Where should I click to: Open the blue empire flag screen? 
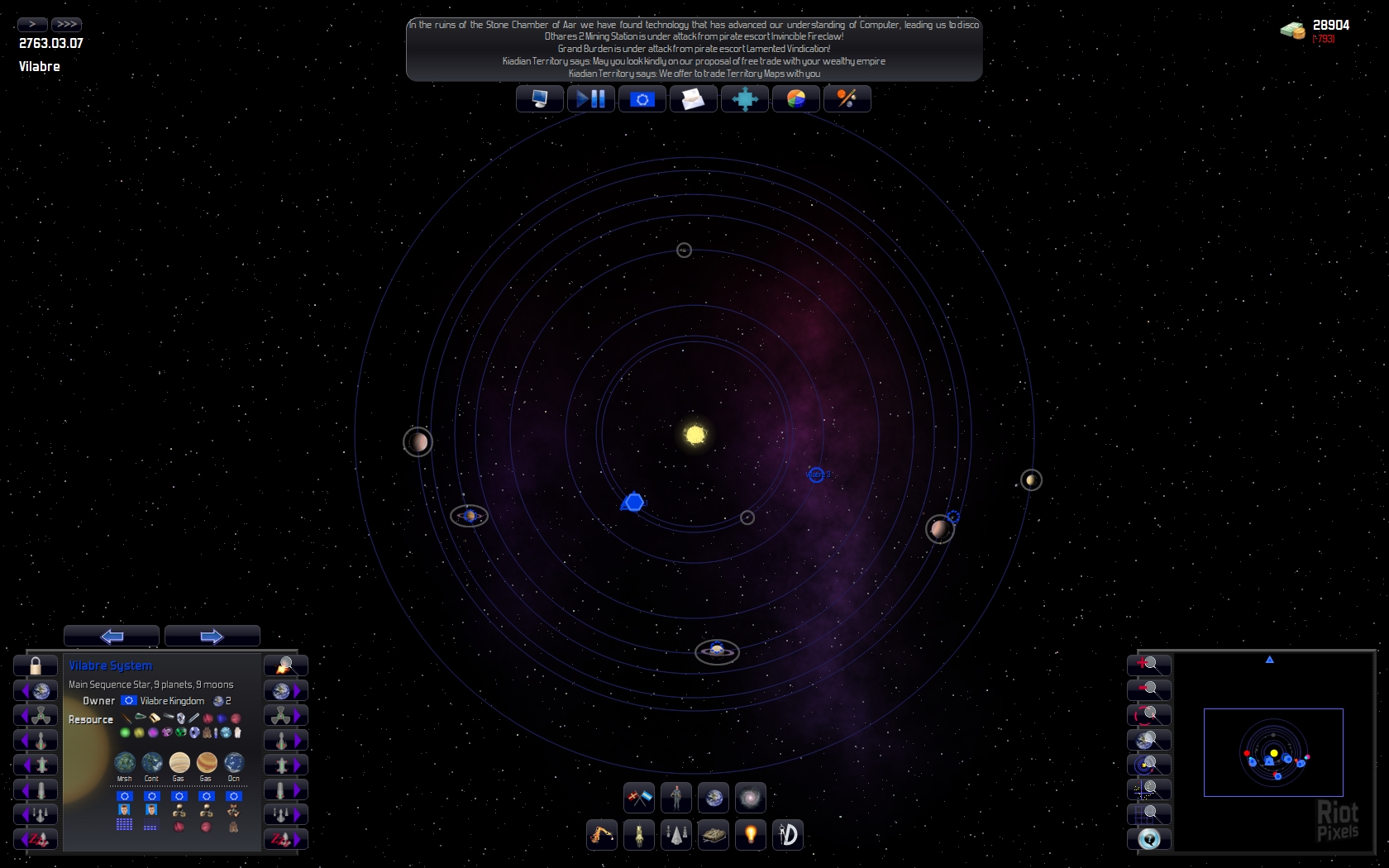(642, 99)
